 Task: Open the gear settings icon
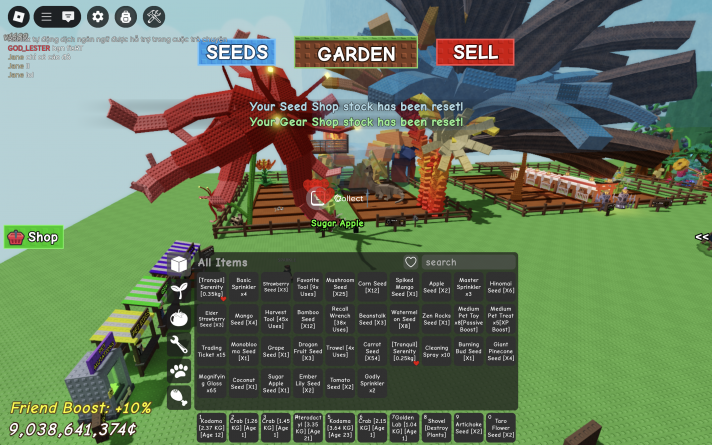click(x=97, y=16)
